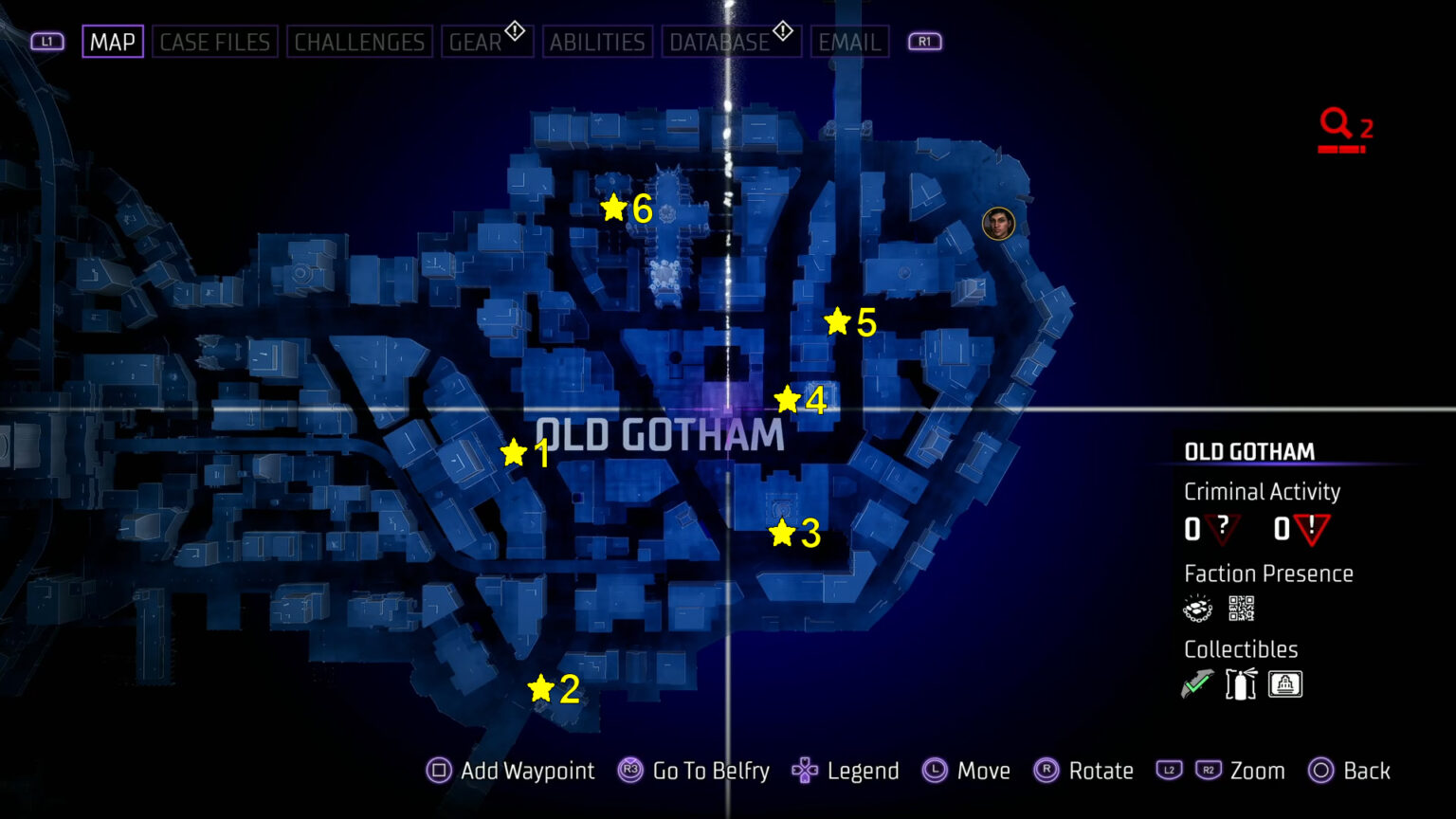Click Add Waypoint

[x=510, y=771]
